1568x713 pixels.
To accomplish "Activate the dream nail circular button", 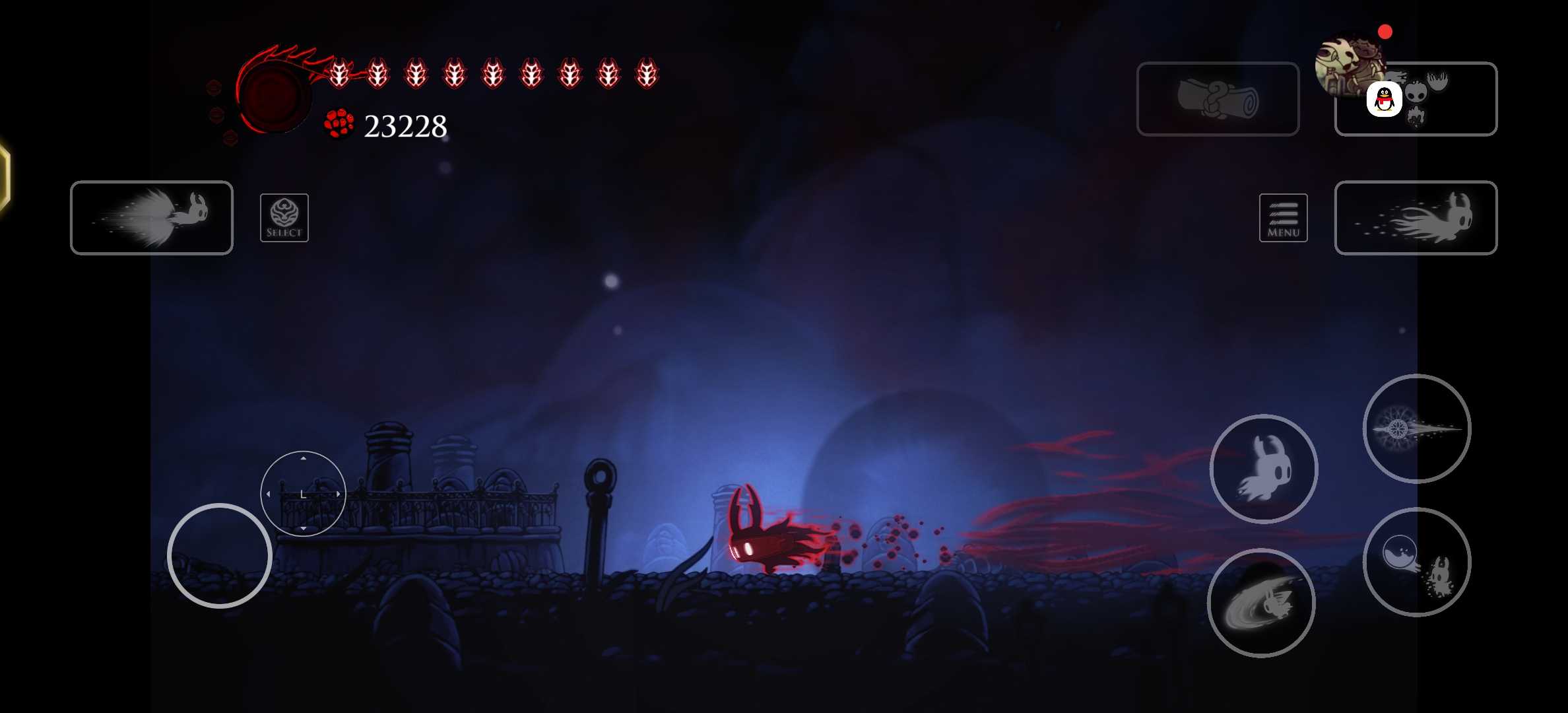I will click(x=1416, y=428).
